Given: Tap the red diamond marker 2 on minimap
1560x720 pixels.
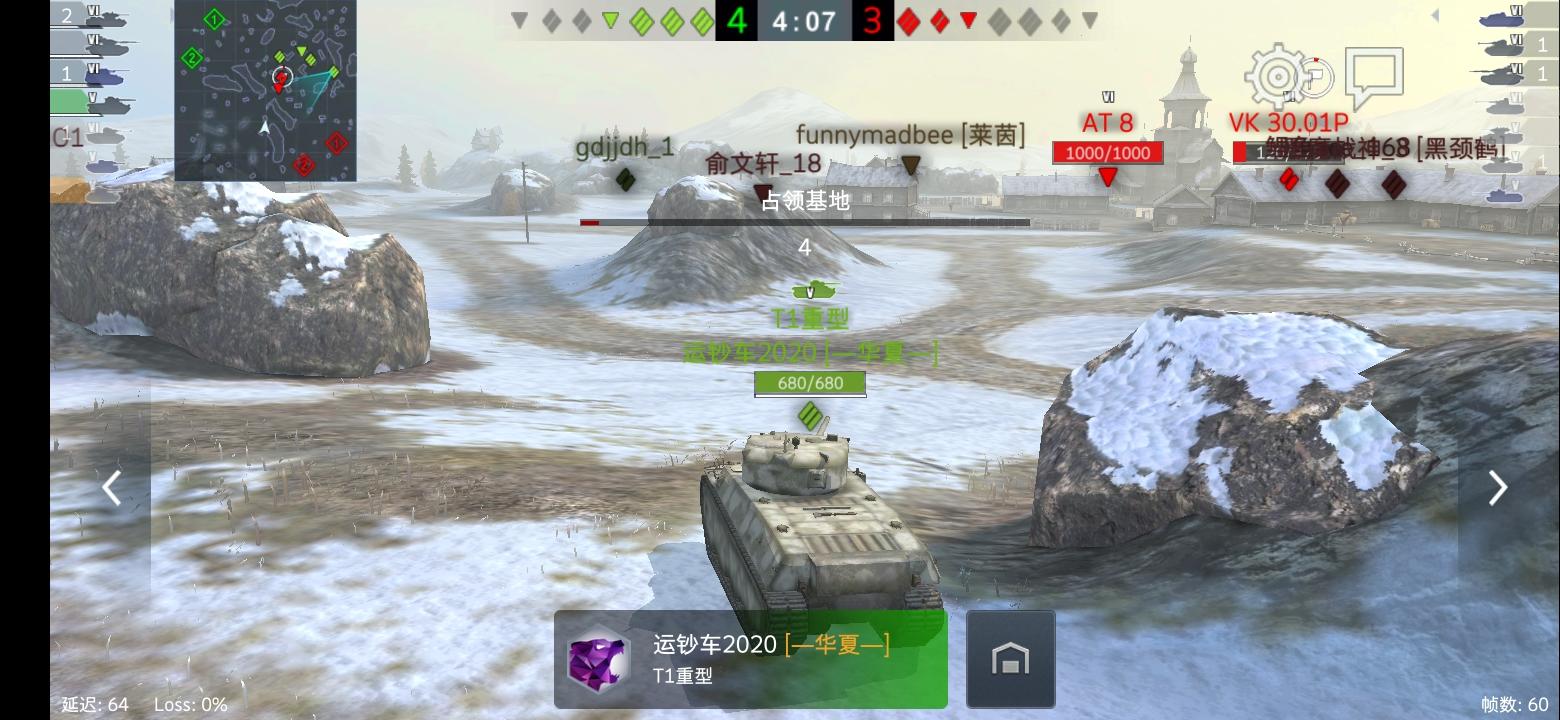Looking at the screenshot, I should point(304,165).
